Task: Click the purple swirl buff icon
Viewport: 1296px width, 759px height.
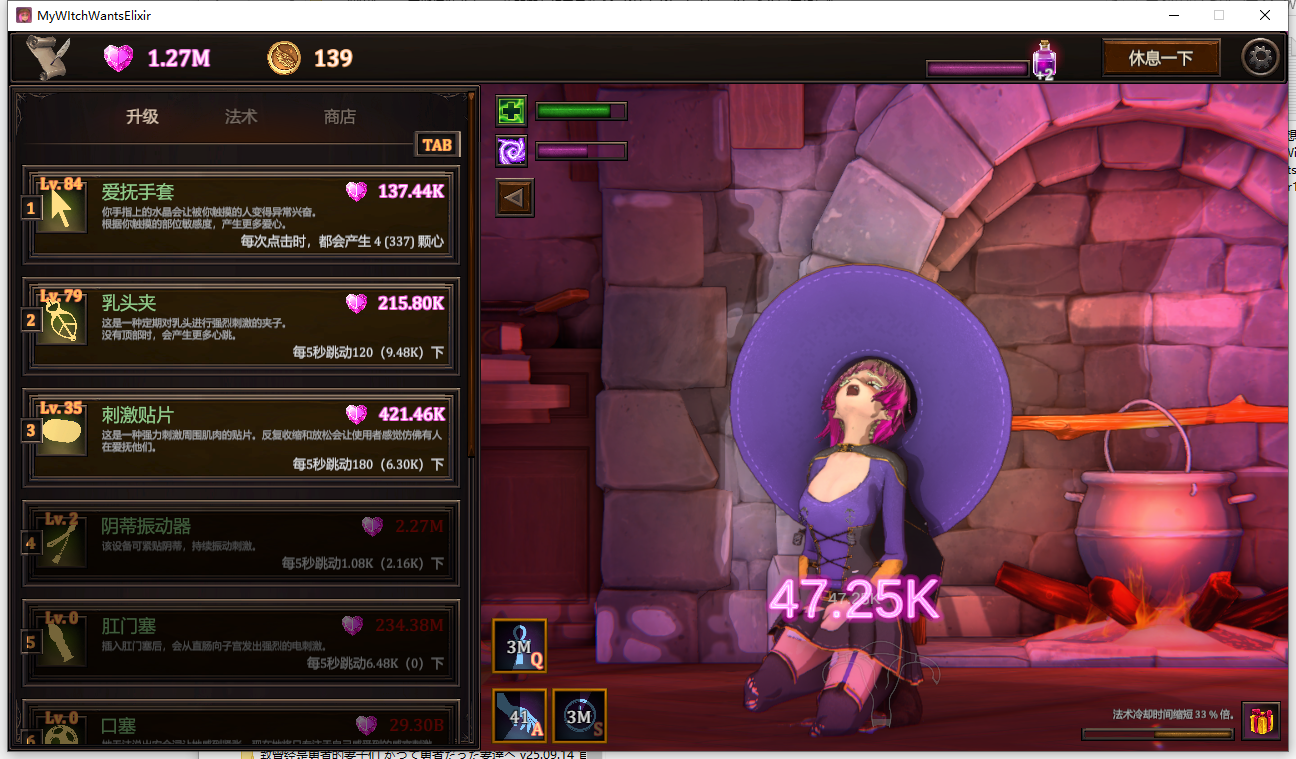Action: (x=512, y=151)
